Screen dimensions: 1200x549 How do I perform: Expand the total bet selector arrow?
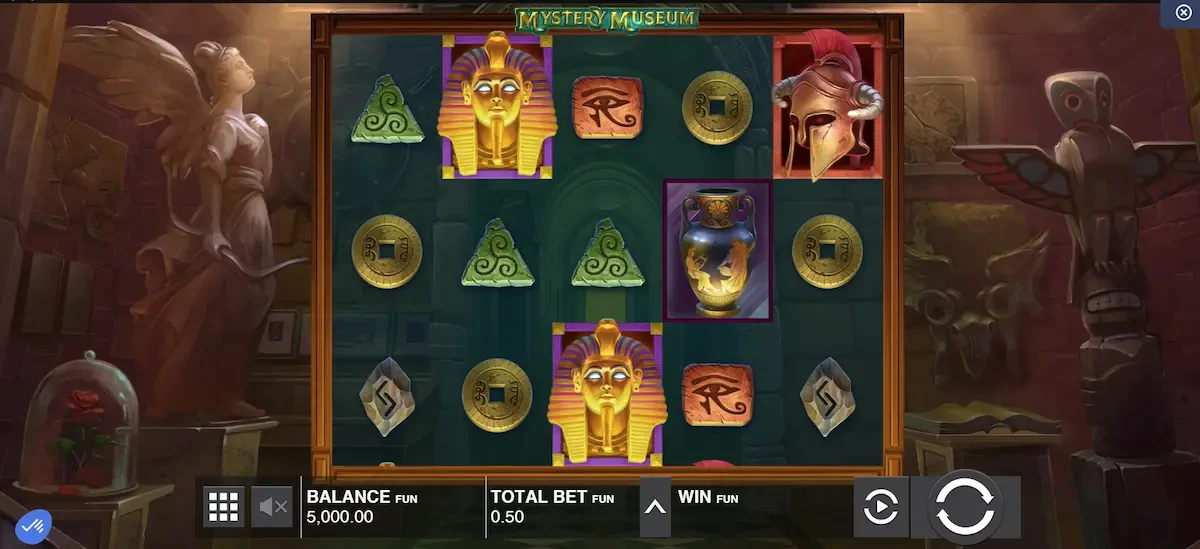[x=655, y=507]
